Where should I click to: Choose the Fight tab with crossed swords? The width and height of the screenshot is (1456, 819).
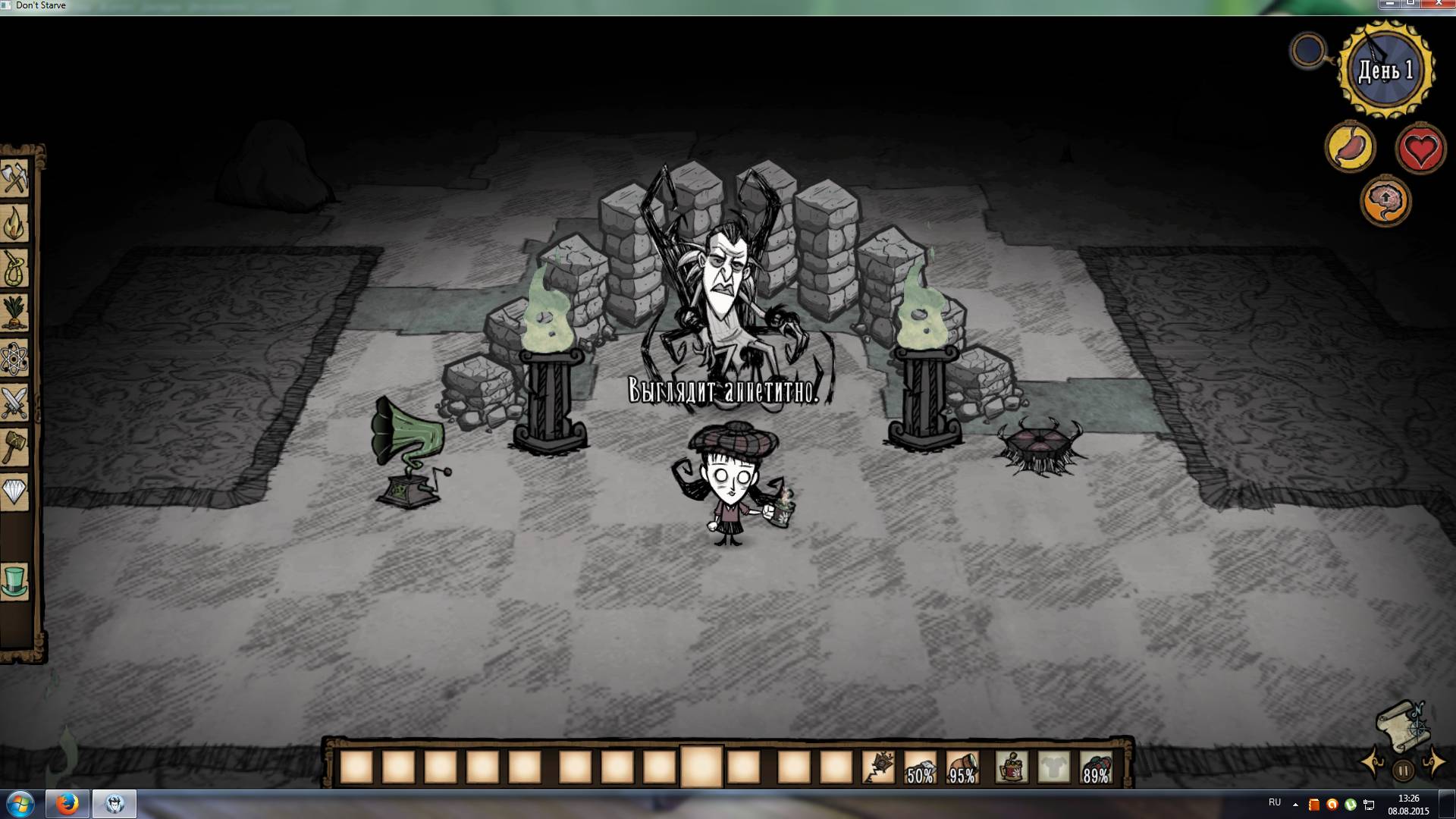click(14, 403)
